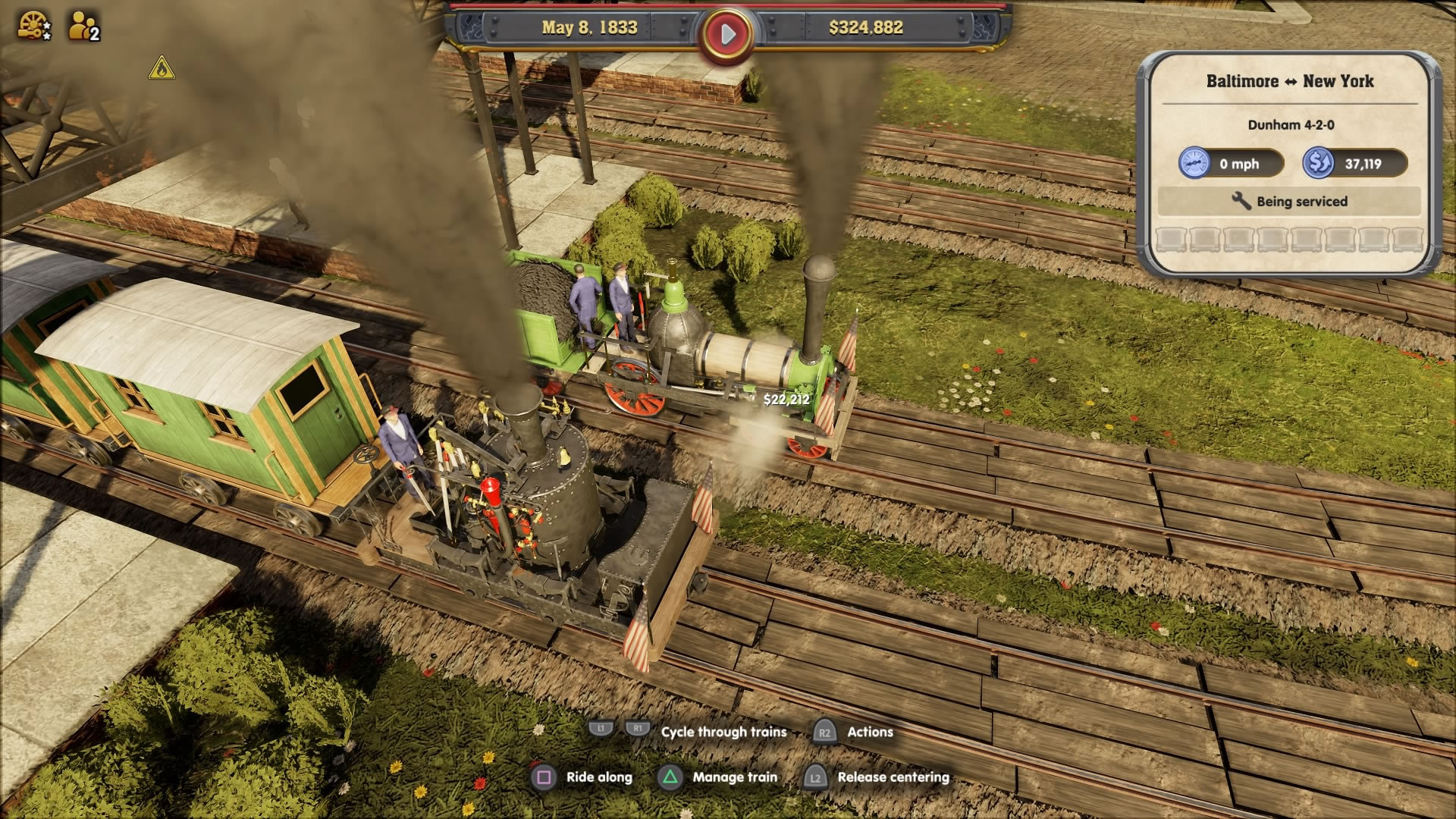Viewport: 1456px width, 819px height.
Task: Open the locomotive roster icon with stars
Action: pyautogui.click(x=33, y=24)
